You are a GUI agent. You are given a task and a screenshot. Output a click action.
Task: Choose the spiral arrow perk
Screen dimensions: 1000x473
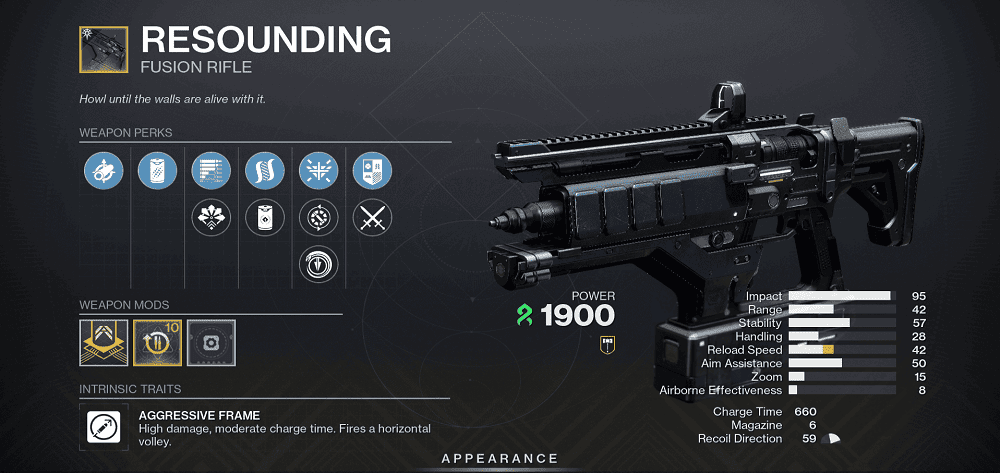point(319,263)
